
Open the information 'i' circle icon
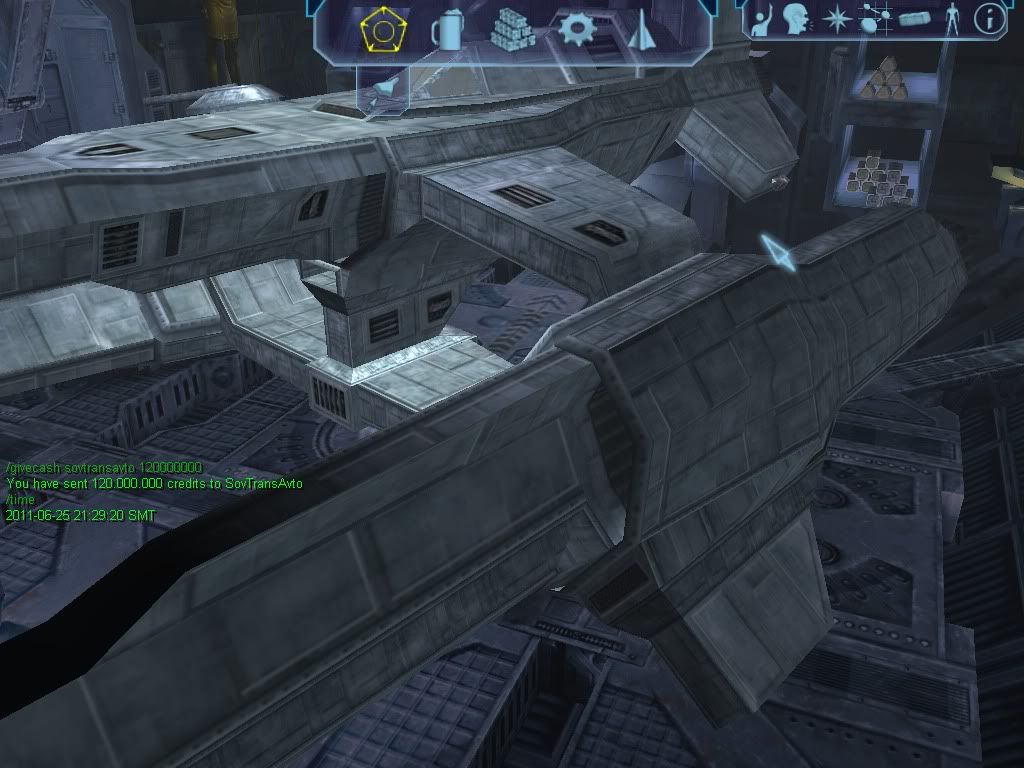(990, 18)
